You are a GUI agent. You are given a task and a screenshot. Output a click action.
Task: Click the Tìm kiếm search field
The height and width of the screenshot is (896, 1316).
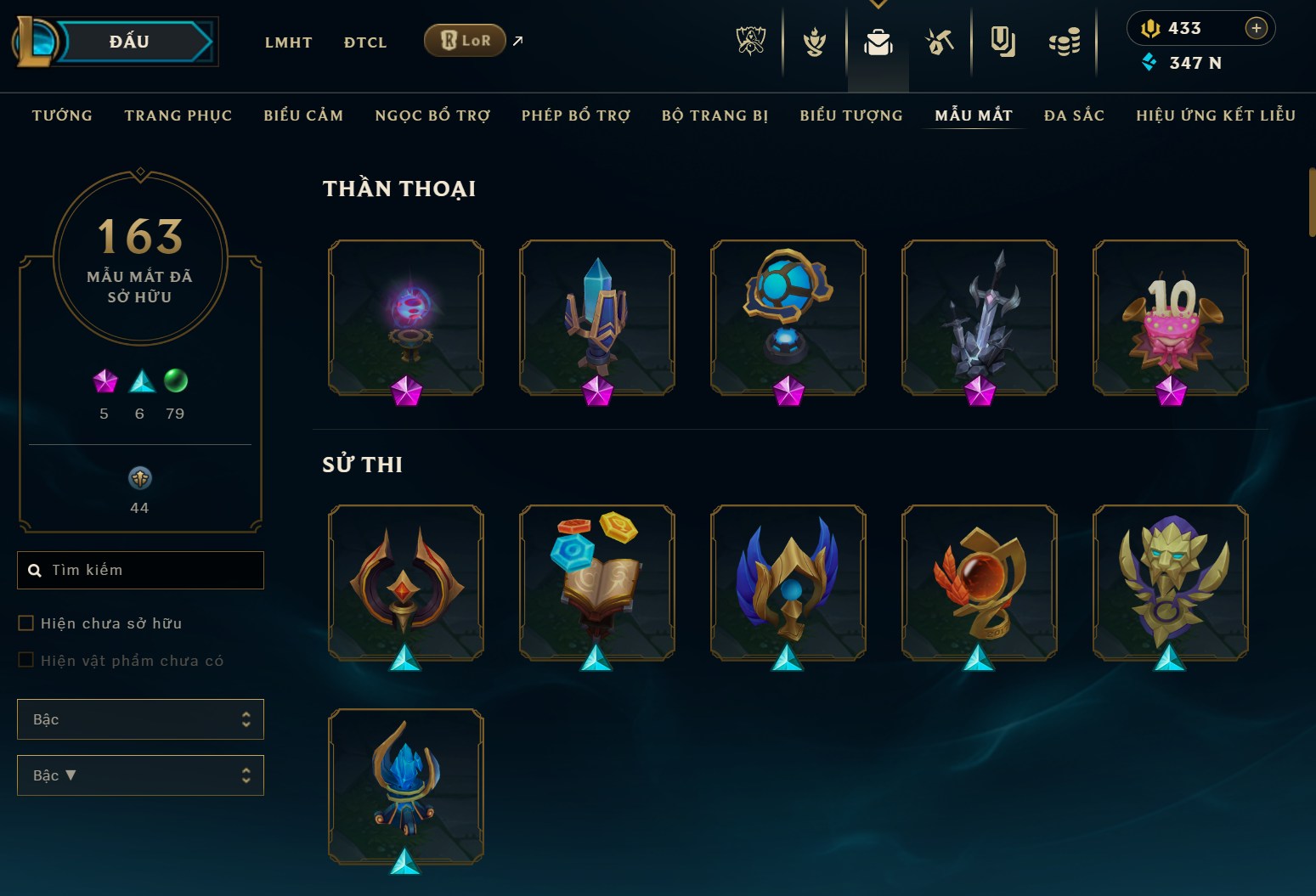[x=149, y=570]
